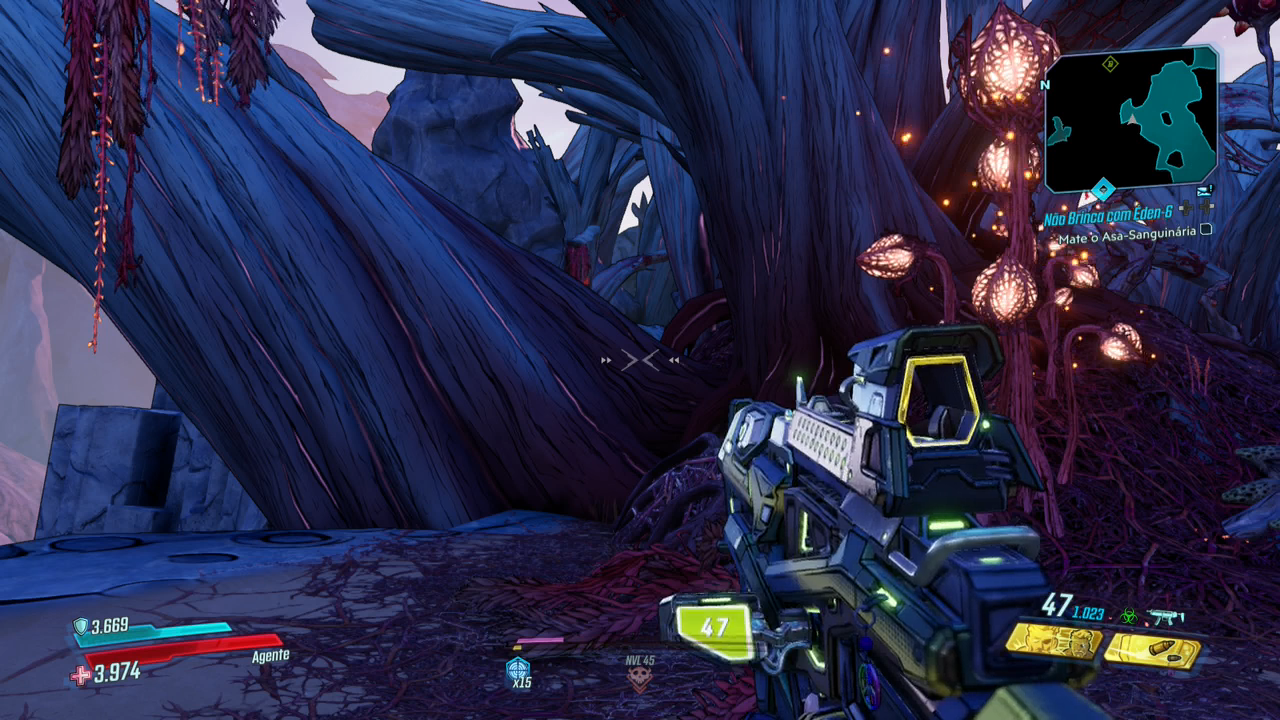Tick the Mate o Asa-Sanguinária objective checkbox
Image resolution: width=1280 pixels, height=720 pixels.
(x=1206, y=230)
